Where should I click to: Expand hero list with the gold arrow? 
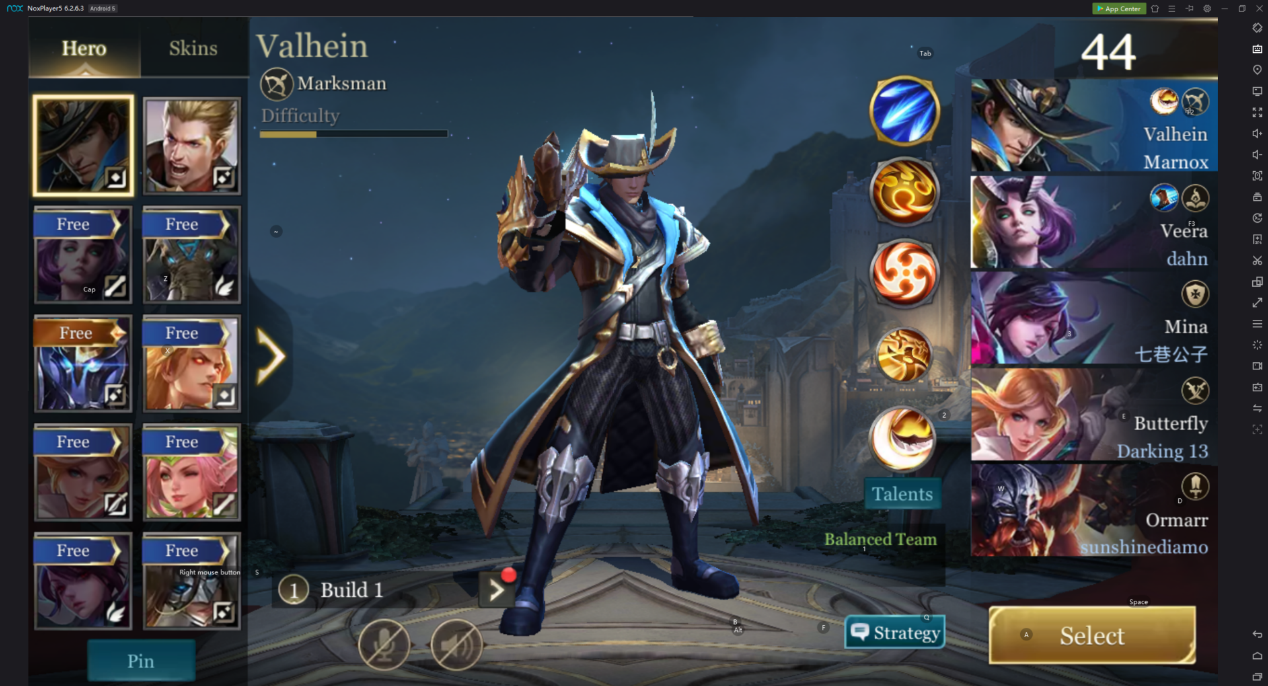pyautogui.click(x=270, y=357)
